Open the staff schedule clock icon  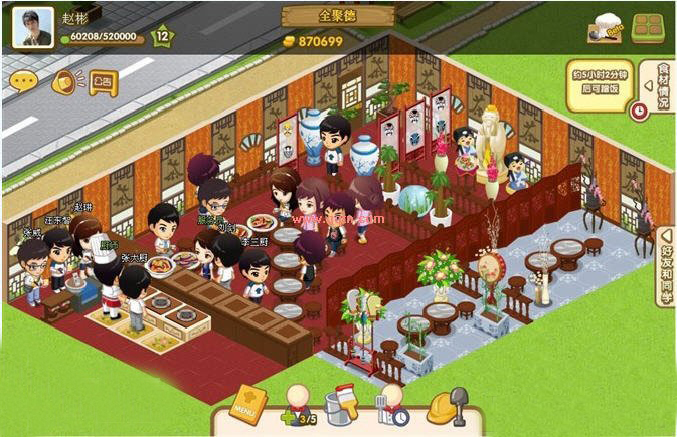[391, 408]
